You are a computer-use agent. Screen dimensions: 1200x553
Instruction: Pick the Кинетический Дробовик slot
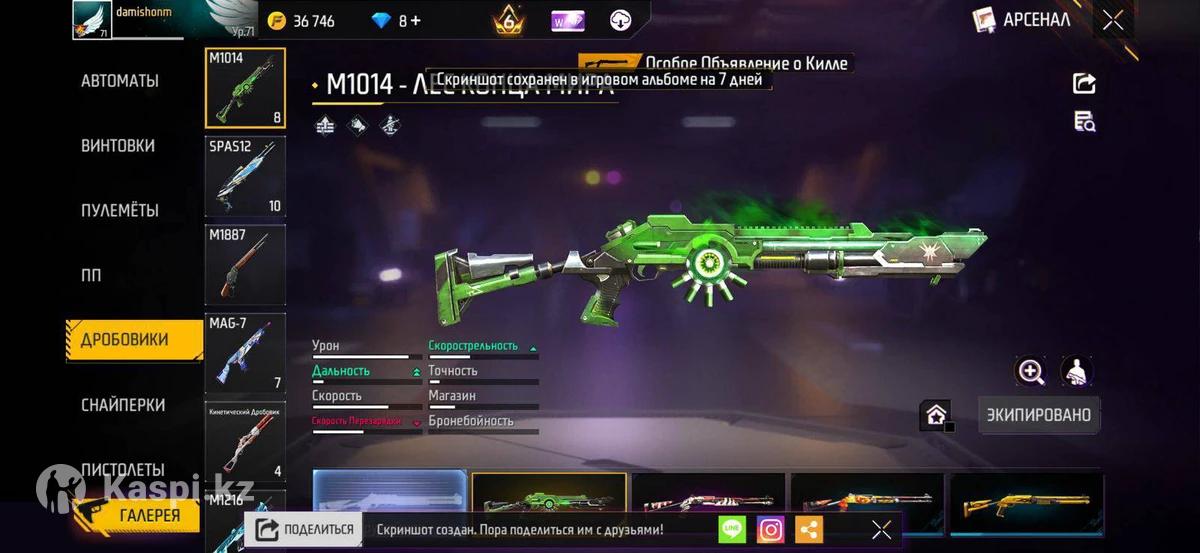coord(245,440)
